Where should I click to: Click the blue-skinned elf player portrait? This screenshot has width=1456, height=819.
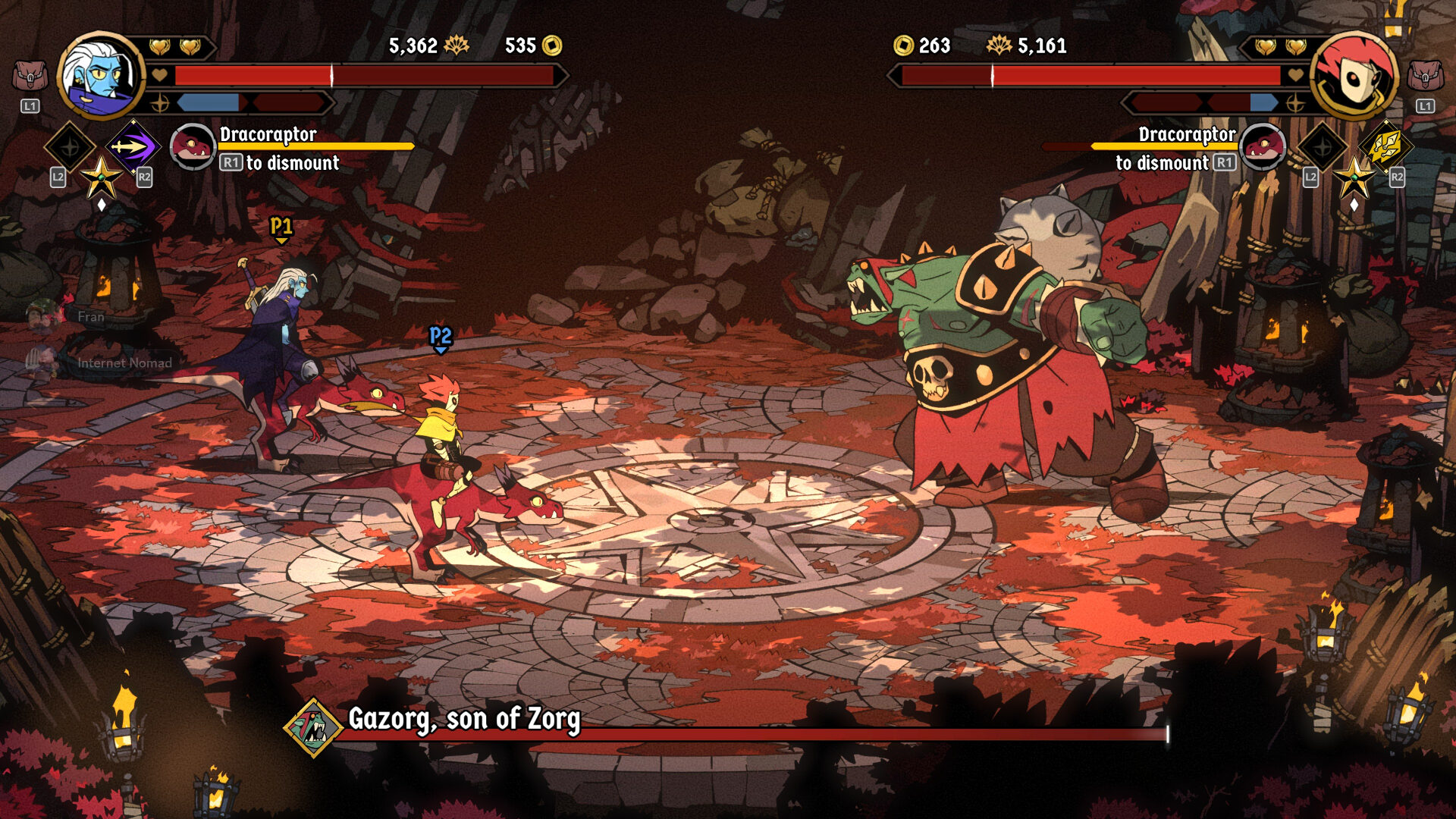[102, 76]
